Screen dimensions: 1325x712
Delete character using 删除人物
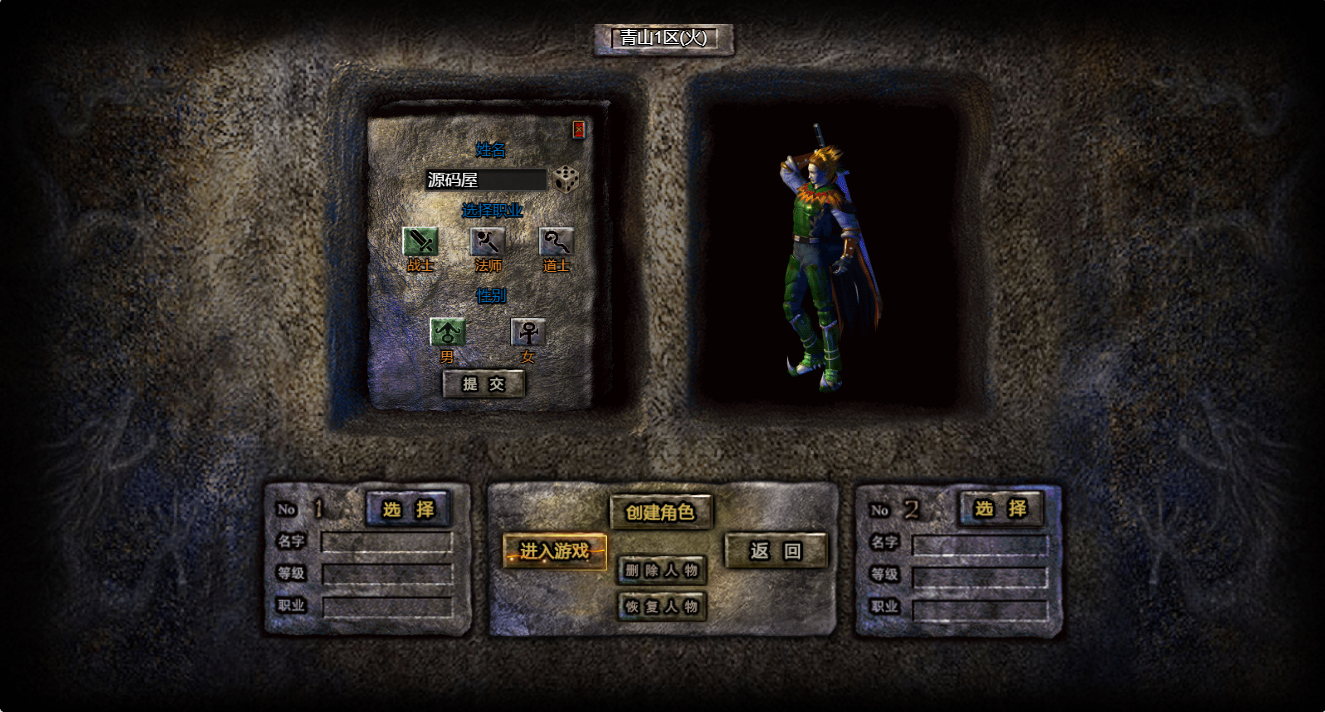662,571
